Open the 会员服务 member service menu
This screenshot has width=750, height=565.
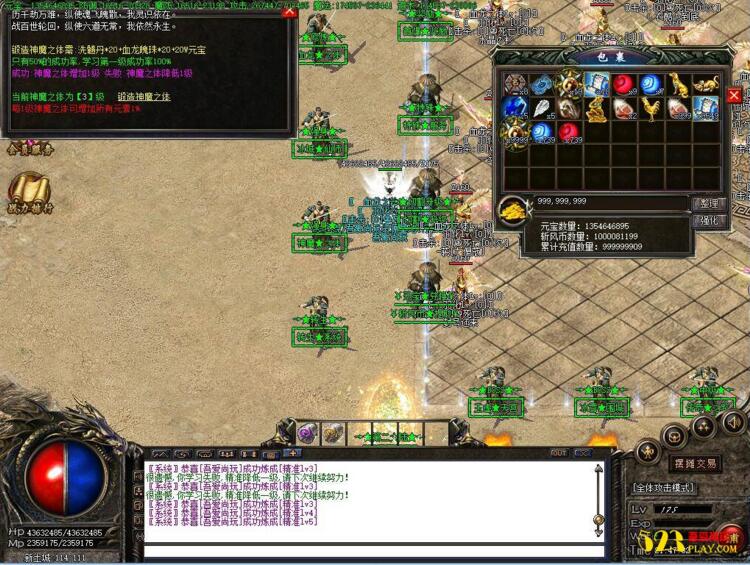tap(29, 150)
